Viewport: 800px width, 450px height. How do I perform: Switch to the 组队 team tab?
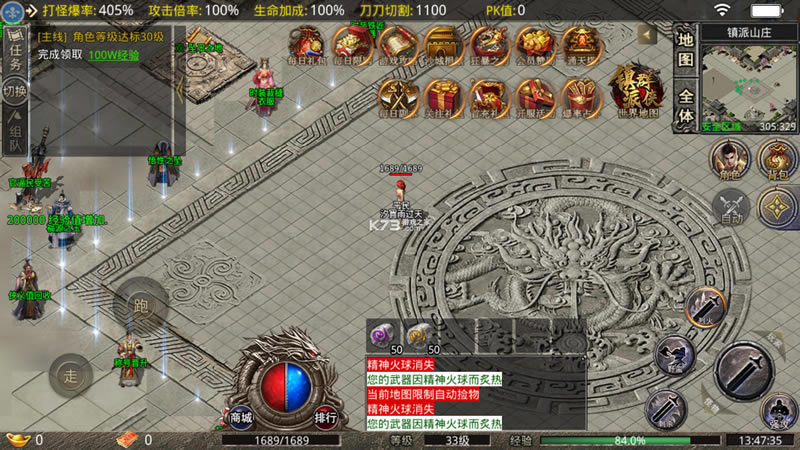pyautogui.click(x=15, y=126)
